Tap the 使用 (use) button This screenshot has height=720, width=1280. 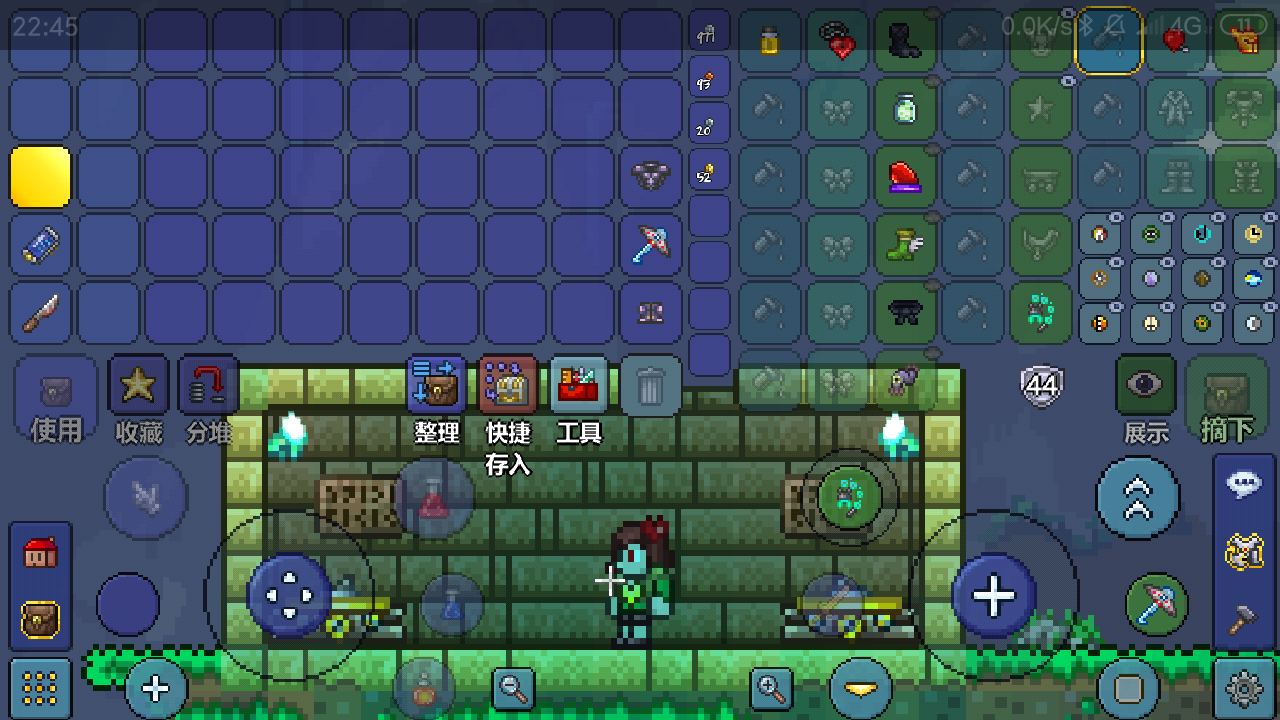(56, 398)
